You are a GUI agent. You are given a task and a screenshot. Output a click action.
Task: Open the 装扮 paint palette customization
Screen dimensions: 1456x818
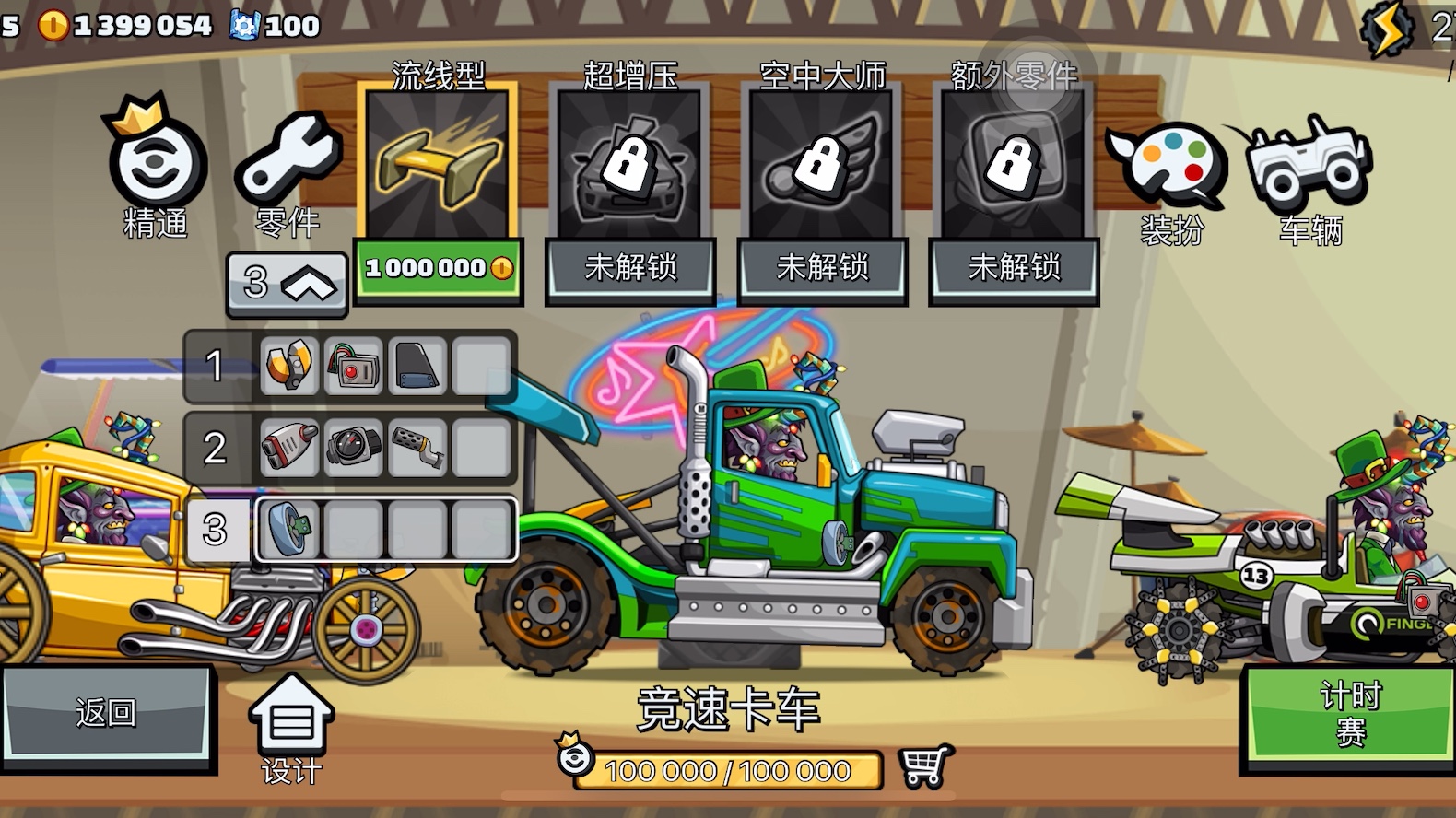1172,170
